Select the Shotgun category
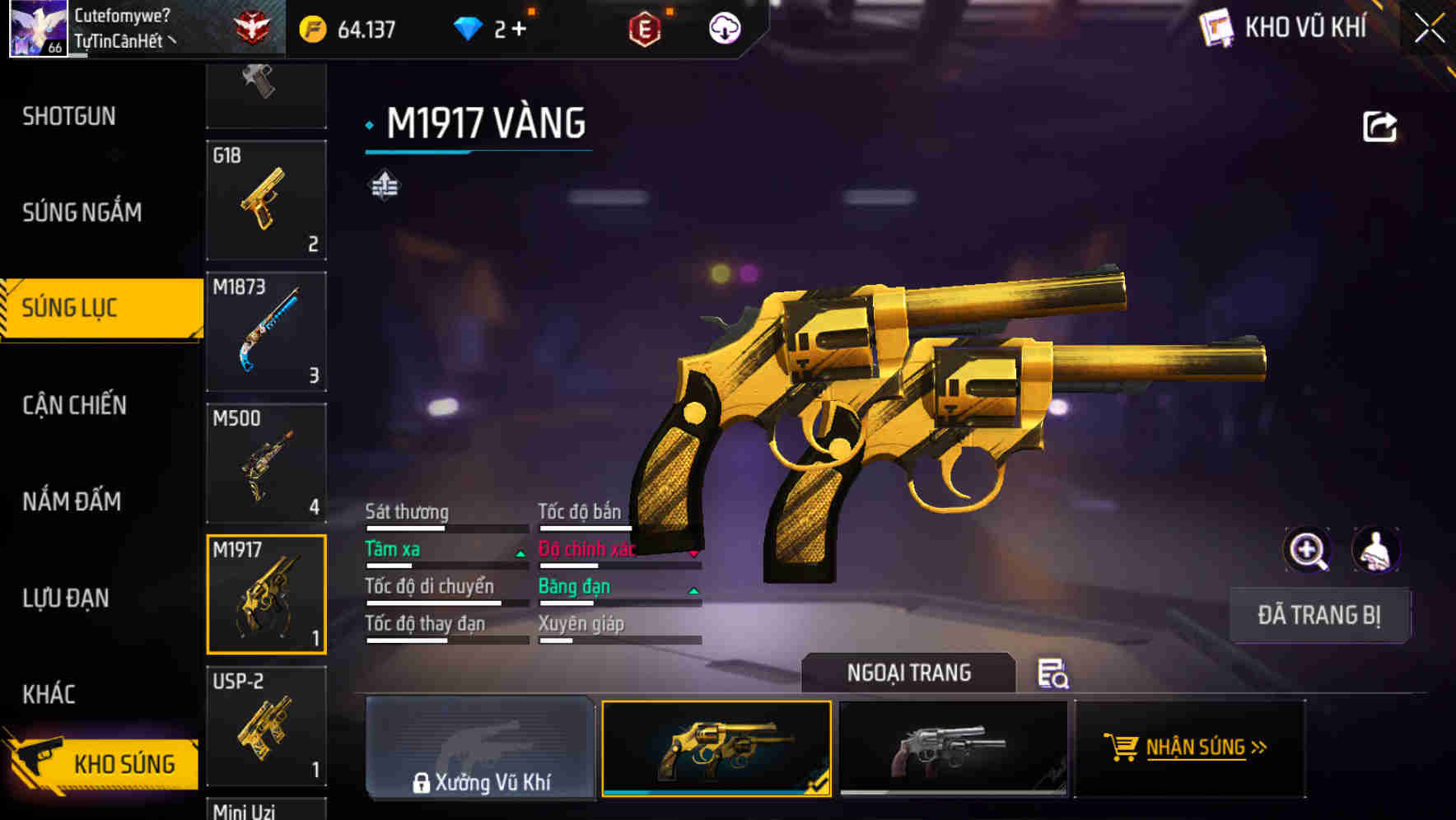The width and height of the screenshot is (1456, 820). (x=69, y=116)
